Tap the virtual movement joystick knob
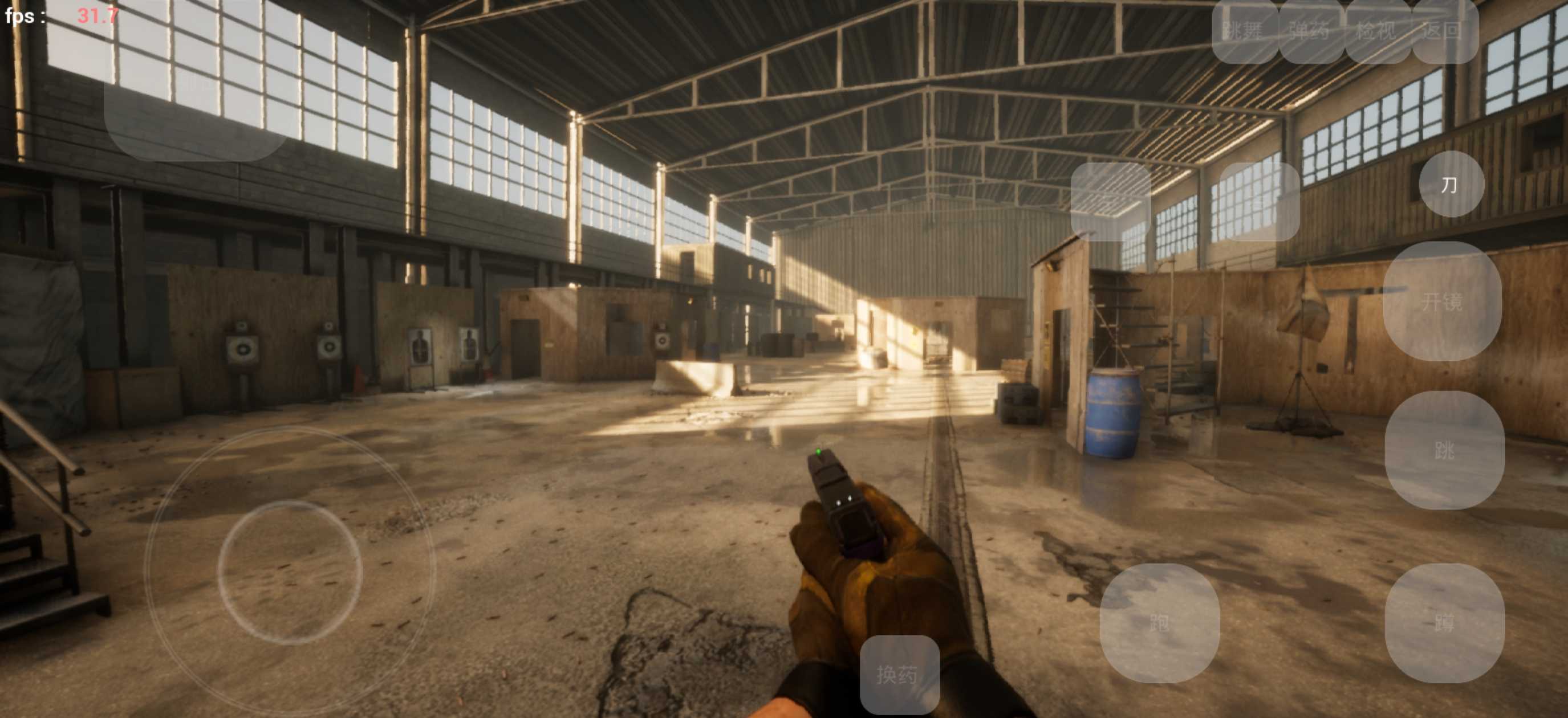The image size is (1568, 718). pos(290,573)
